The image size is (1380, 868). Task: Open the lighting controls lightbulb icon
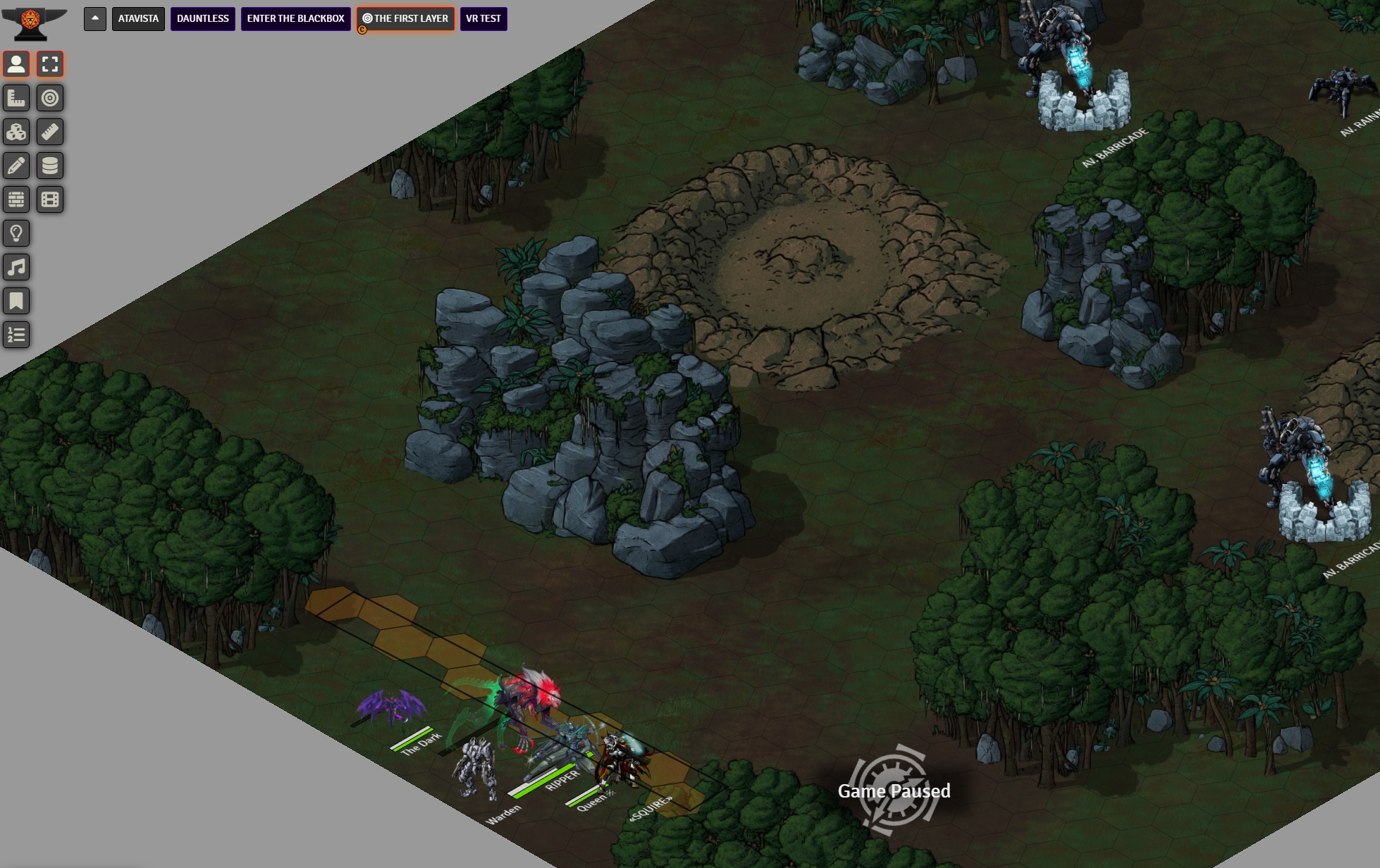click(x=16, y=233)
